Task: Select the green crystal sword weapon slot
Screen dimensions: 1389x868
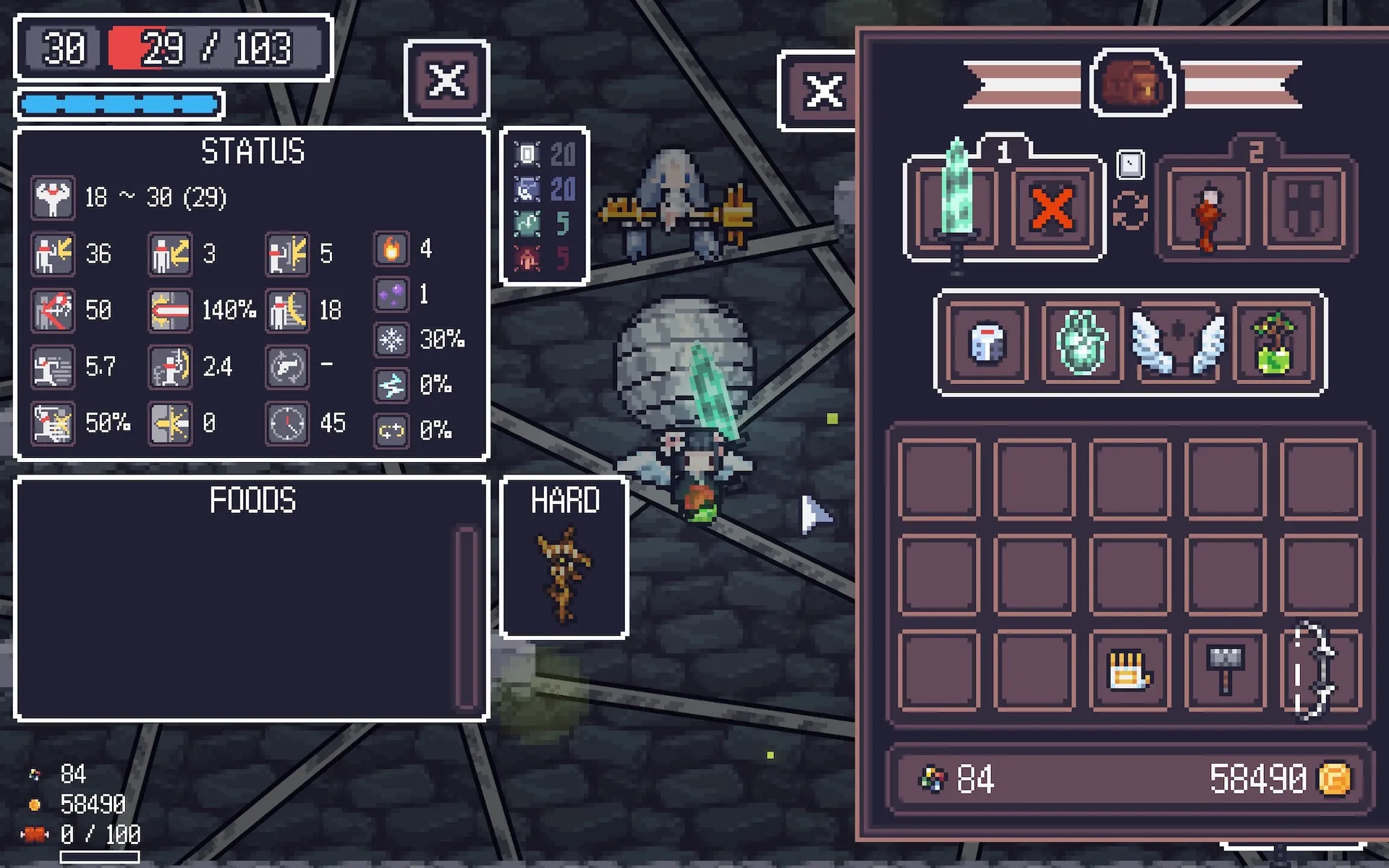Action: point(956,208)
